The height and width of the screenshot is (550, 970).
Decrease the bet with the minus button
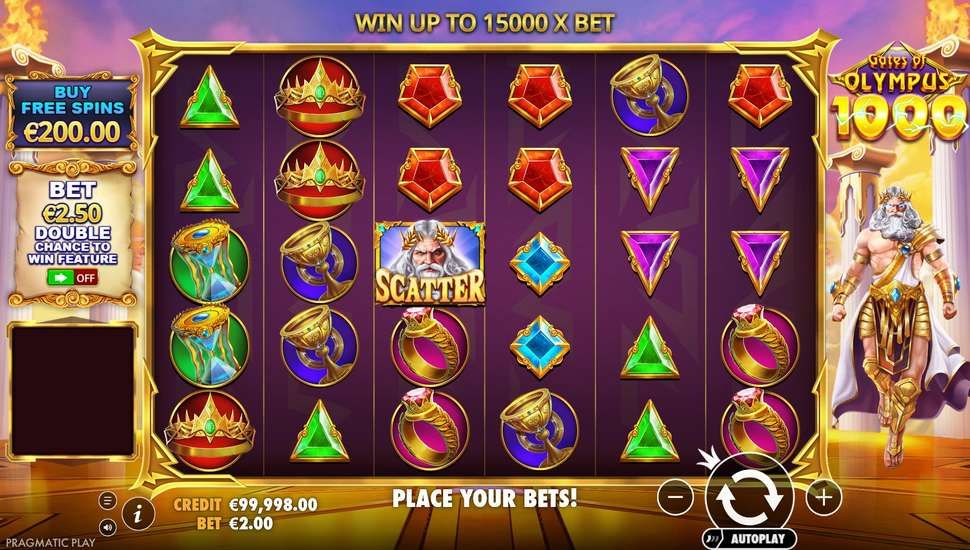676,495
